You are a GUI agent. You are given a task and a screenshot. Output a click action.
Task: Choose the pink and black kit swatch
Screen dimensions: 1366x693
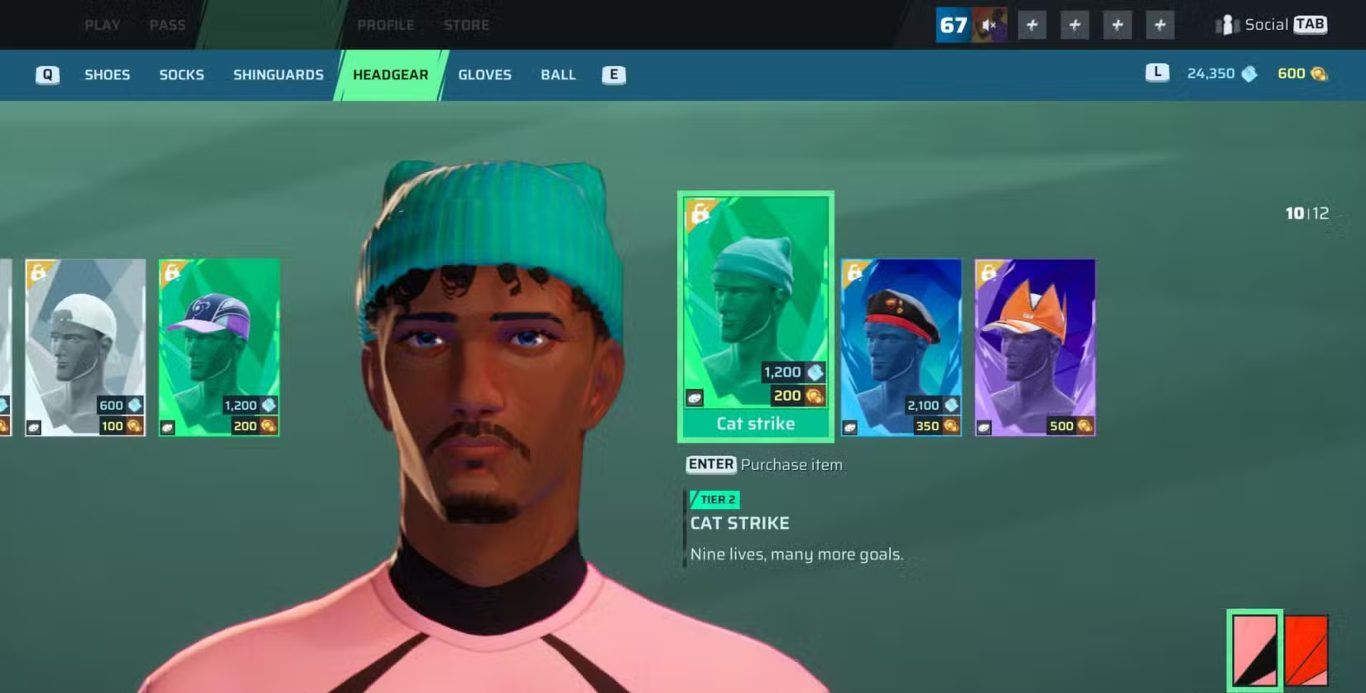pos(1254,650)
